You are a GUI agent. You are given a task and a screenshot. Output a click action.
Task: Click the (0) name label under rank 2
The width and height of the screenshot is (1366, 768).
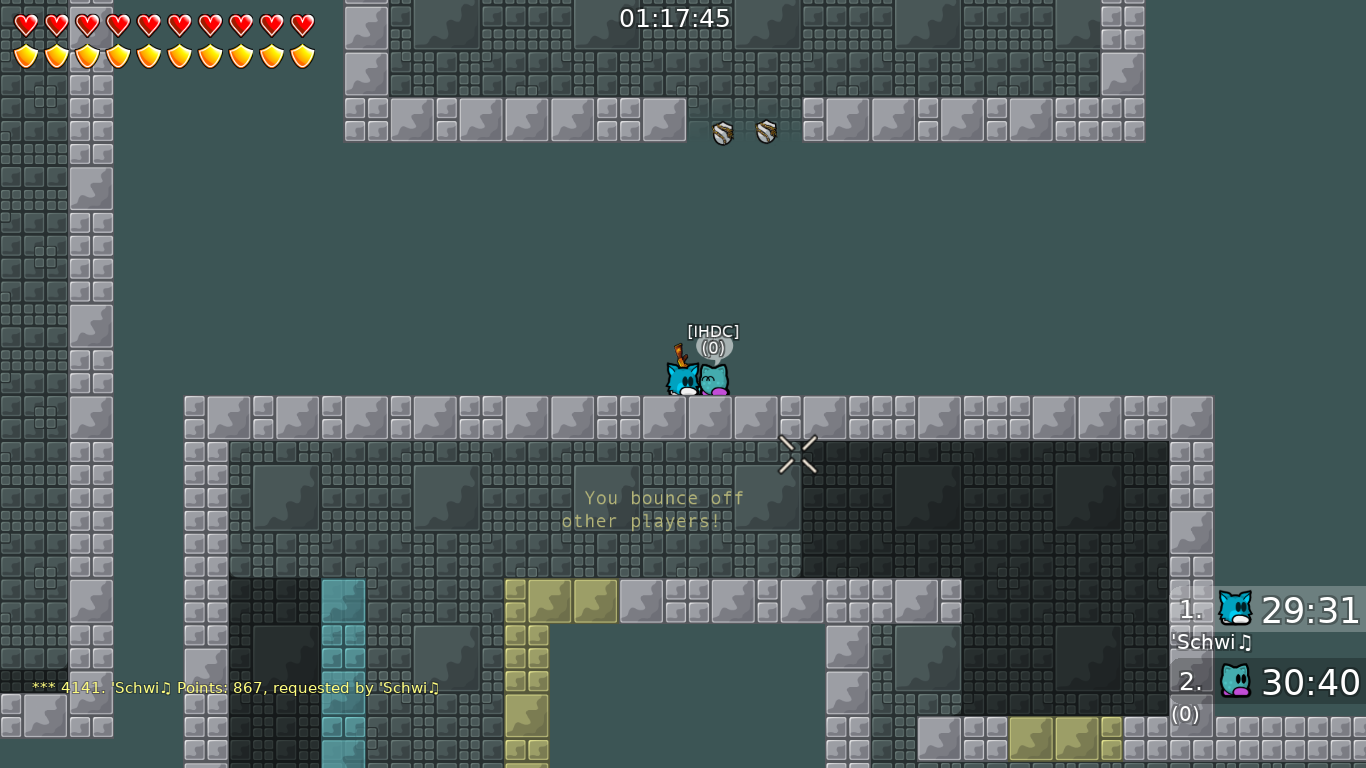(1185, 714)
